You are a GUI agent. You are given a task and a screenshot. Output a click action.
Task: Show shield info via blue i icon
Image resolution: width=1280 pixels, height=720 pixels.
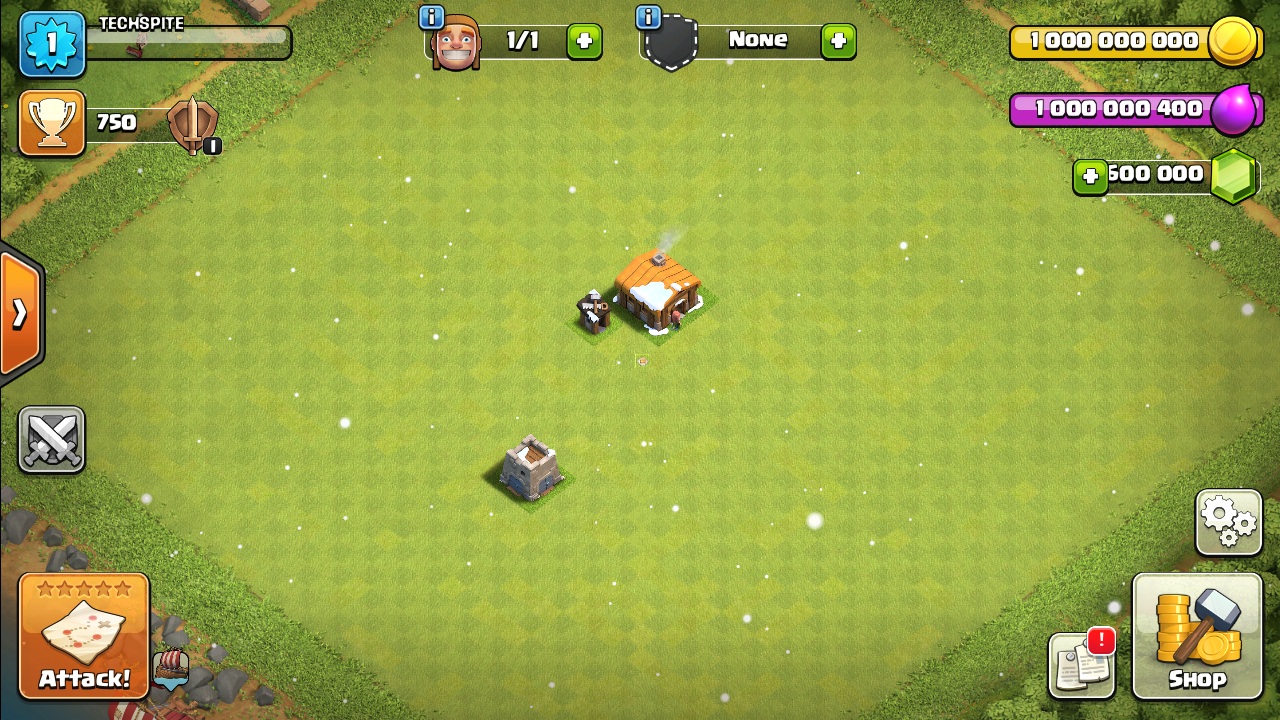[x=648, y=17]
